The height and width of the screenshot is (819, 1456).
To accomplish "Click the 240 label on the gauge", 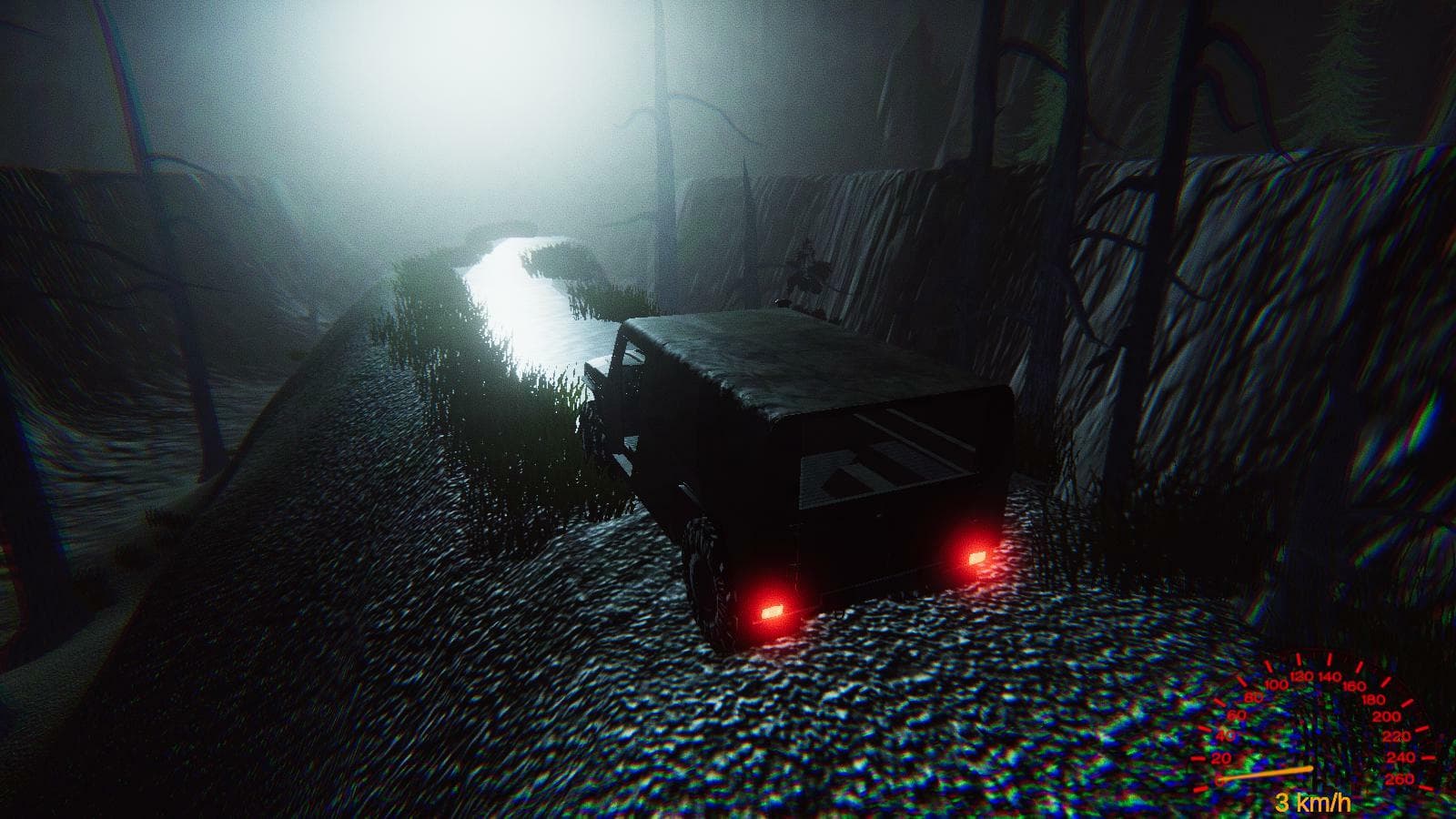I will click(x=1403, y=757).
